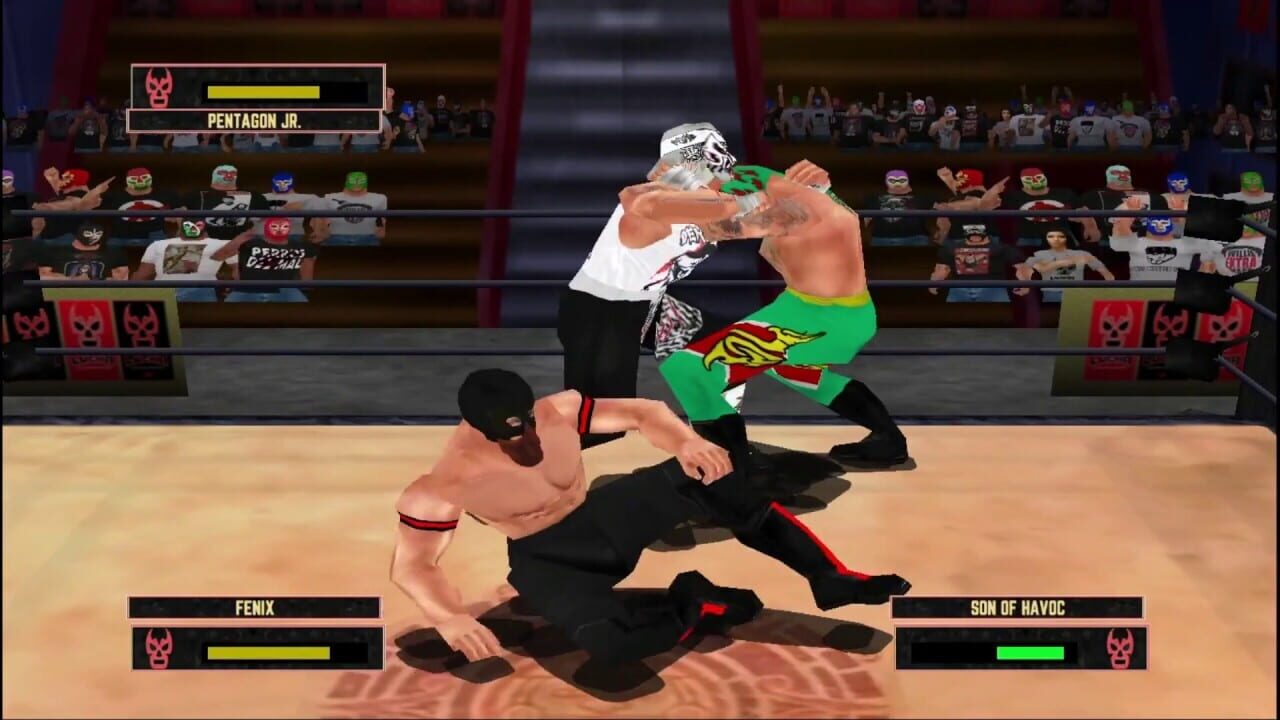1280x720 pixels.
Task: Click Pentagon Jr.'s yellow health meter
Action: pos(265,93)
